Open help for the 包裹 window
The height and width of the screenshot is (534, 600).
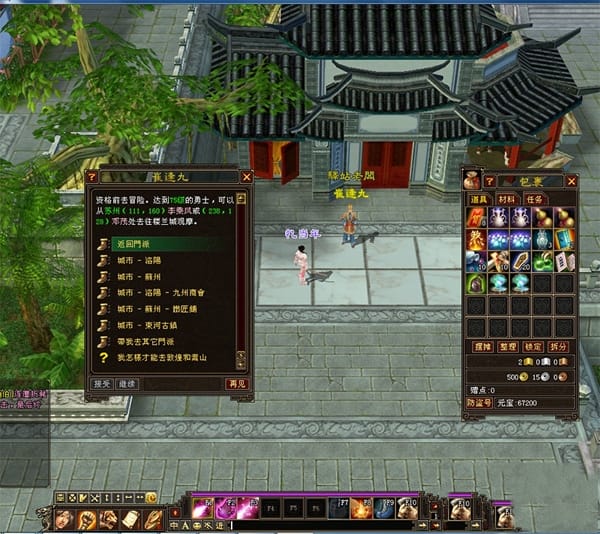(489, 181)
